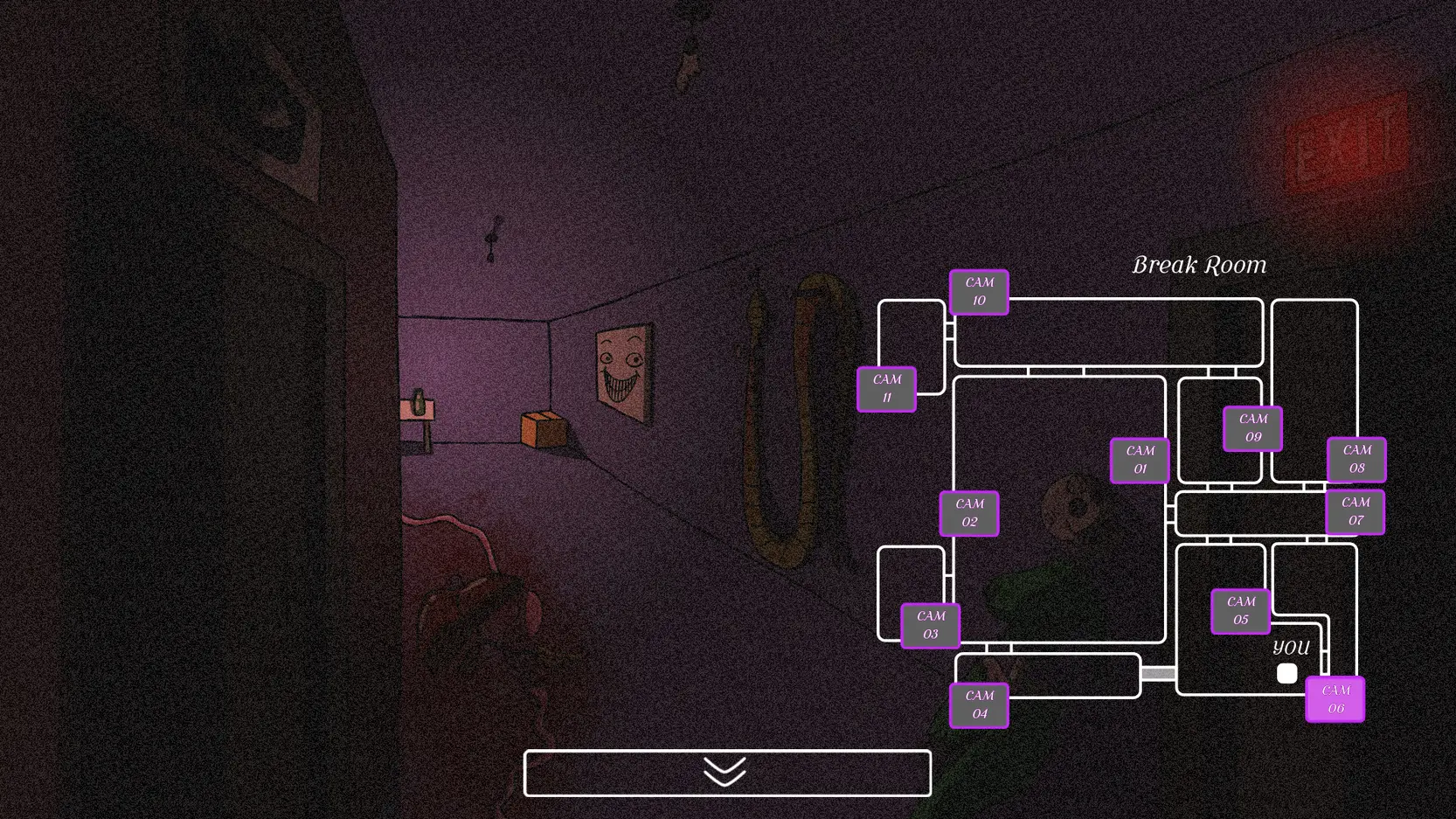Switch to CAM 05
The height and width of the screenshot is (819, 1456).
tap(1241, 610)
